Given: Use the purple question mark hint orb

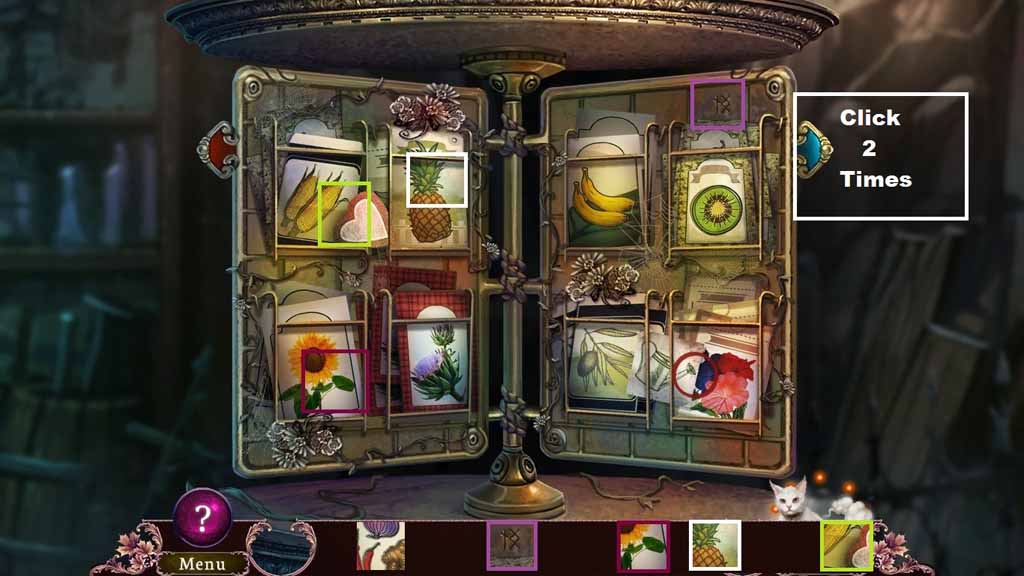Looking at the screenshot, I should [203, 518].
